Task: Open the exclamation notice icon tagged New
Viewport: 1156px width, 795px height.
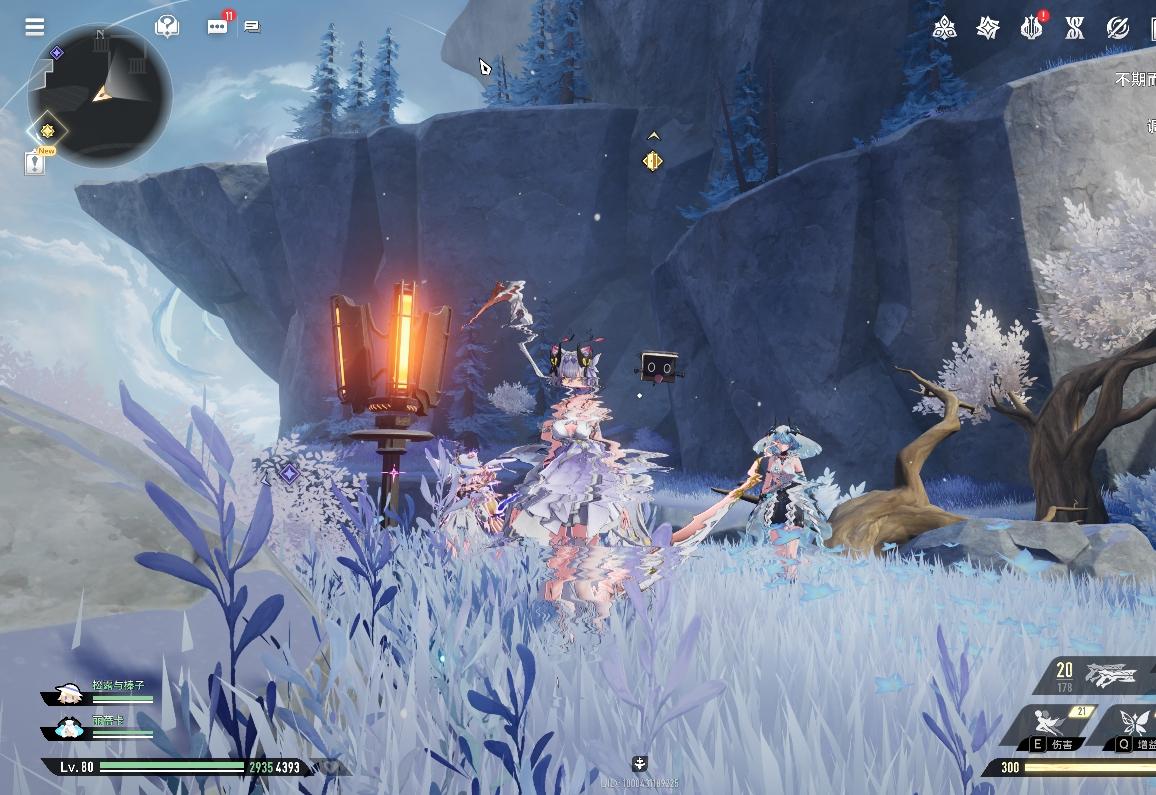Action: 35,163
